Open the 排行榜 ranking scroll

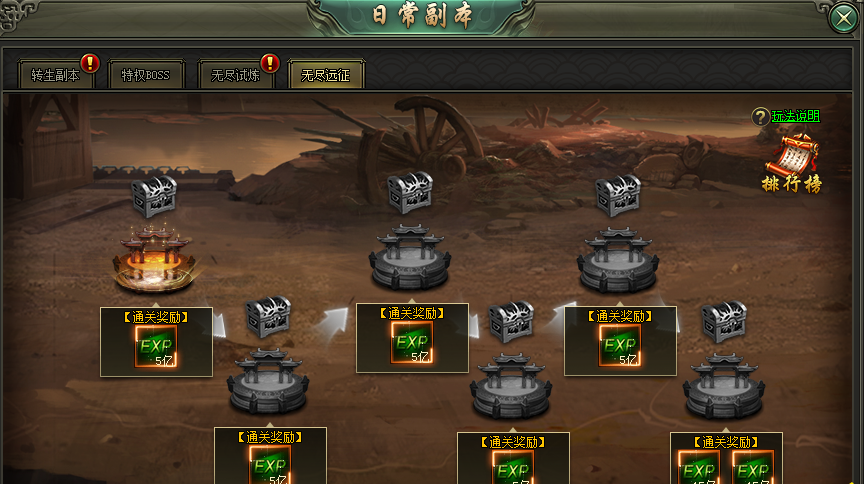[x=791, y=166]
